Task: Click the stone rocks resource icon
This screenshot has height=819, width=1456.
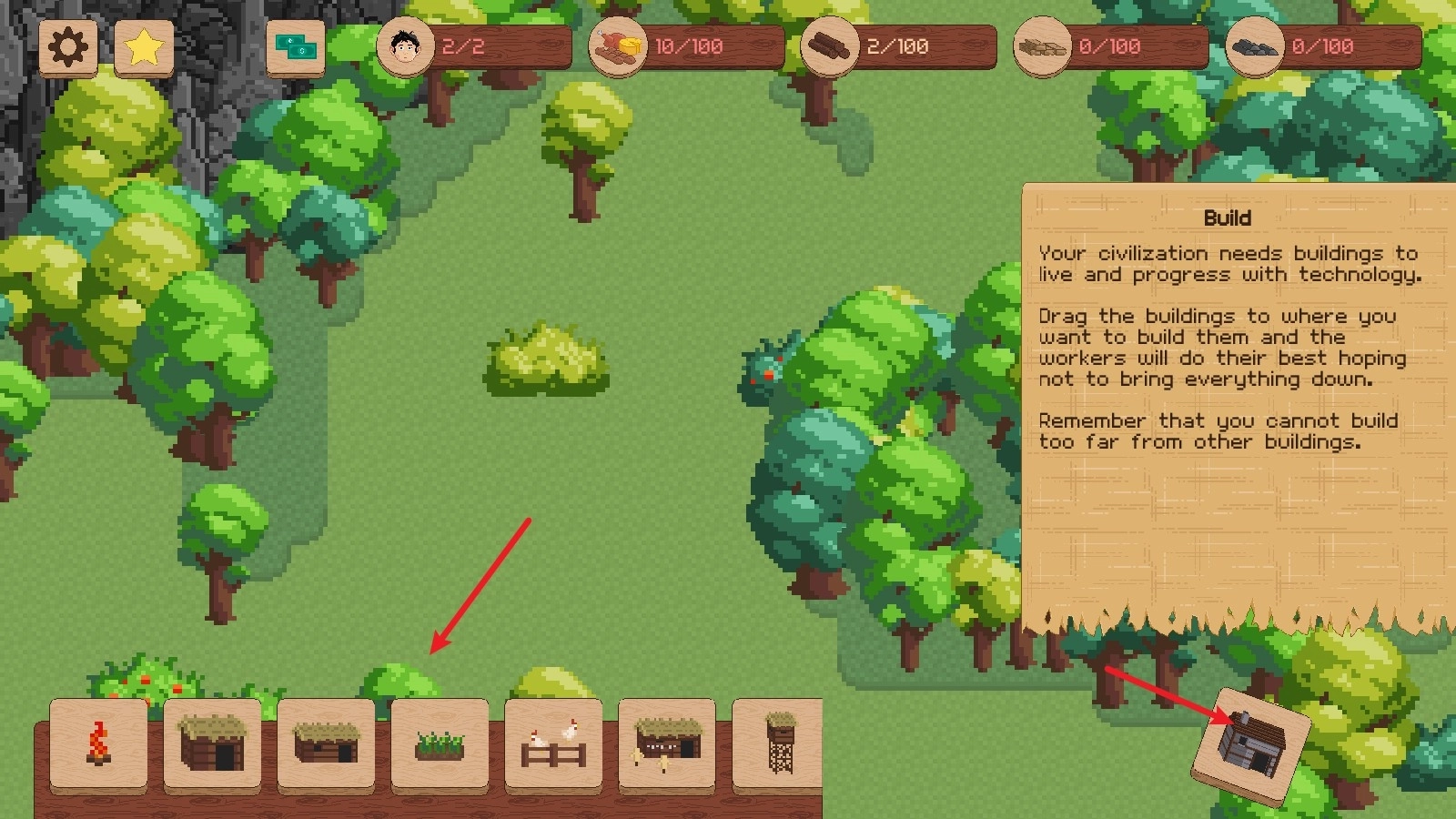Action: pos(1254,45)
